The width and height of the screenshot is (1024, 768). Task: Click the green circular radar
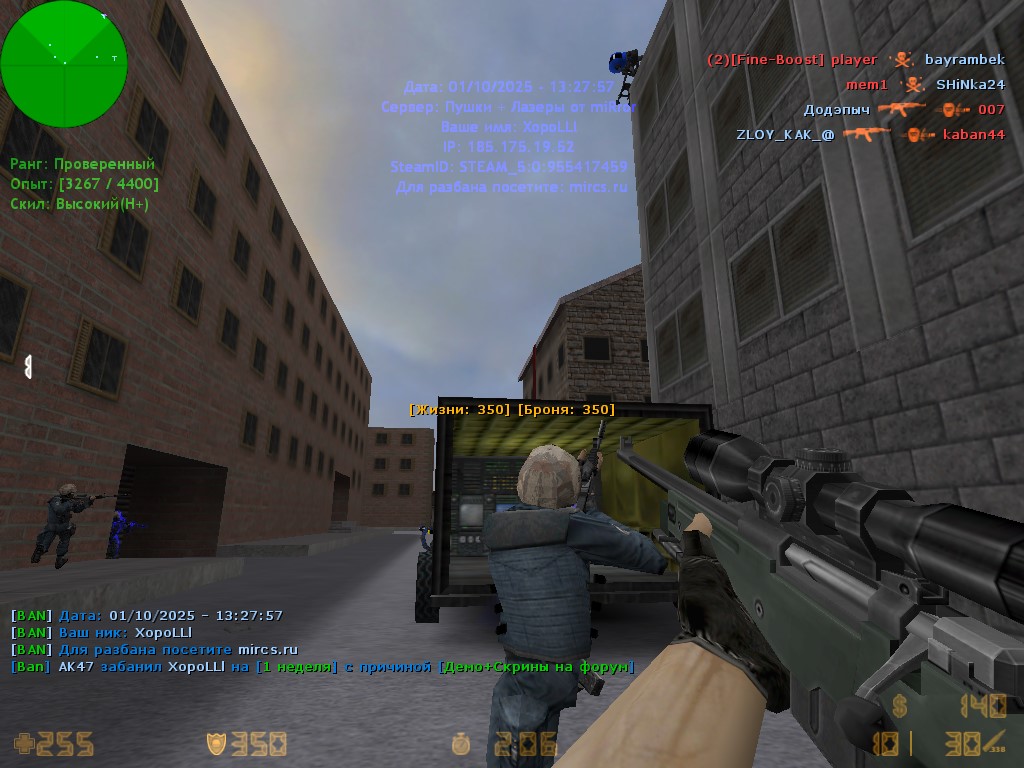tap(64, 64)
